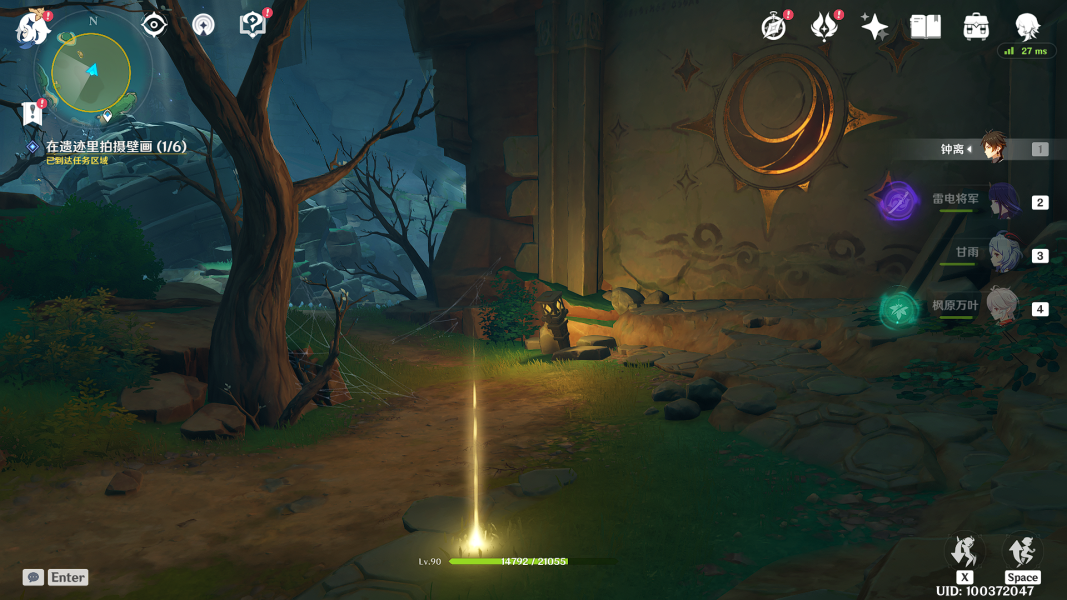
Task: Open the inventory backpack icon
Action: tap(976, 27)
